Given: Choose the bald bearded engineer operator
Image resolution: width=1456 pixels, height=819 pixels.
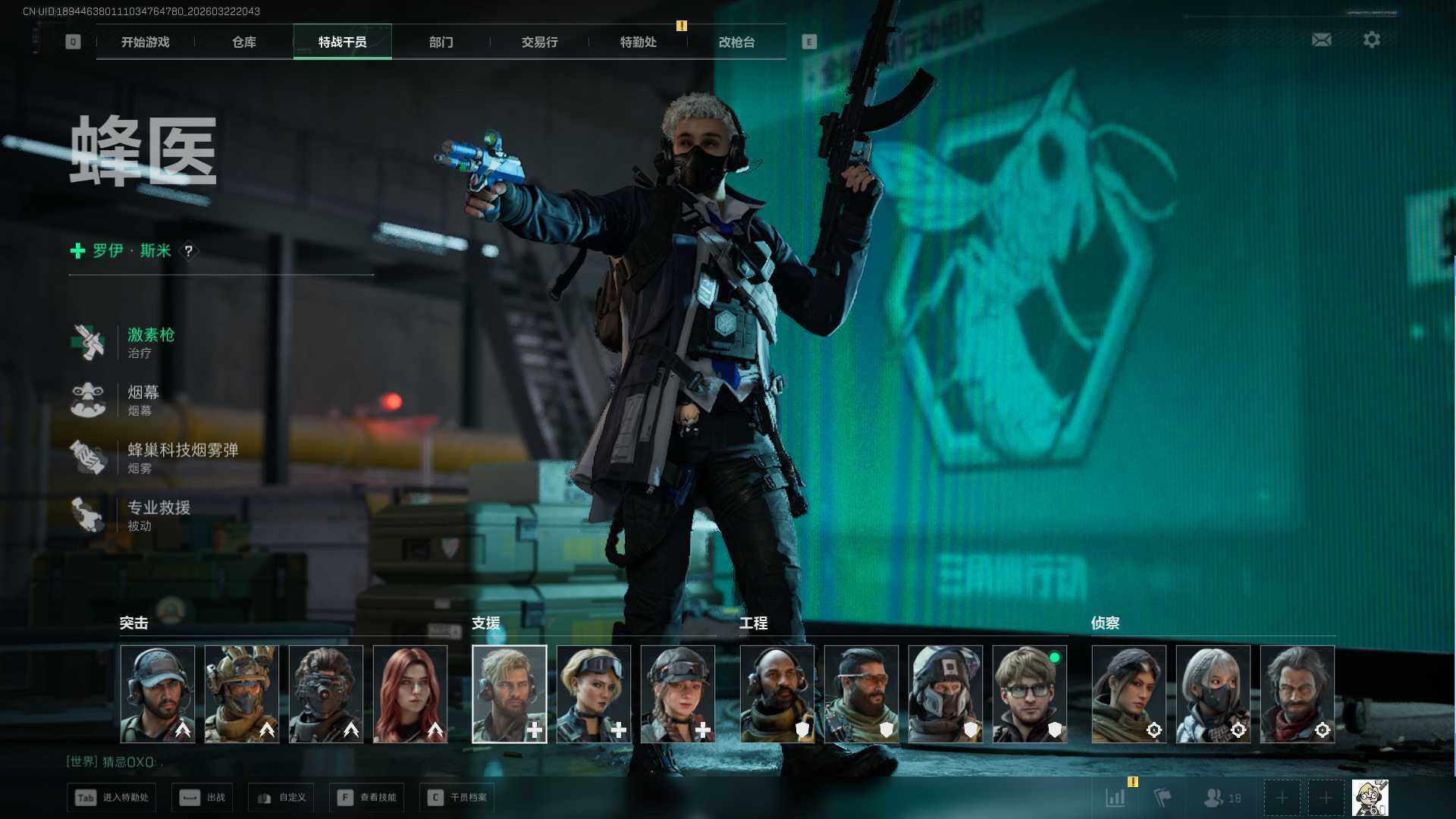Looking at the screenshot, I should [777, 693].
